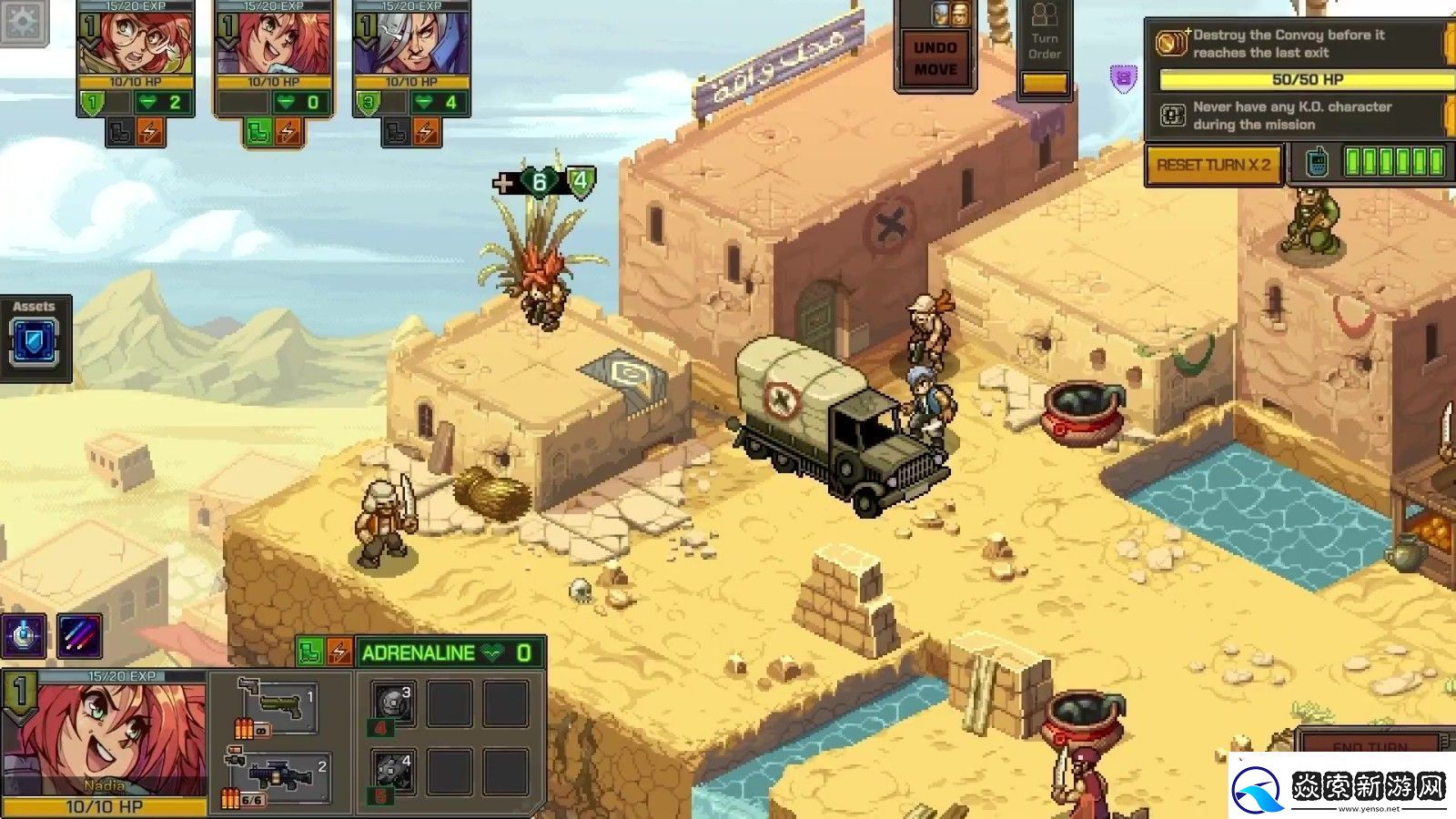Open the gear settings menu
The height and width of the screenshot is (819, 1456).
pos(22,20)
